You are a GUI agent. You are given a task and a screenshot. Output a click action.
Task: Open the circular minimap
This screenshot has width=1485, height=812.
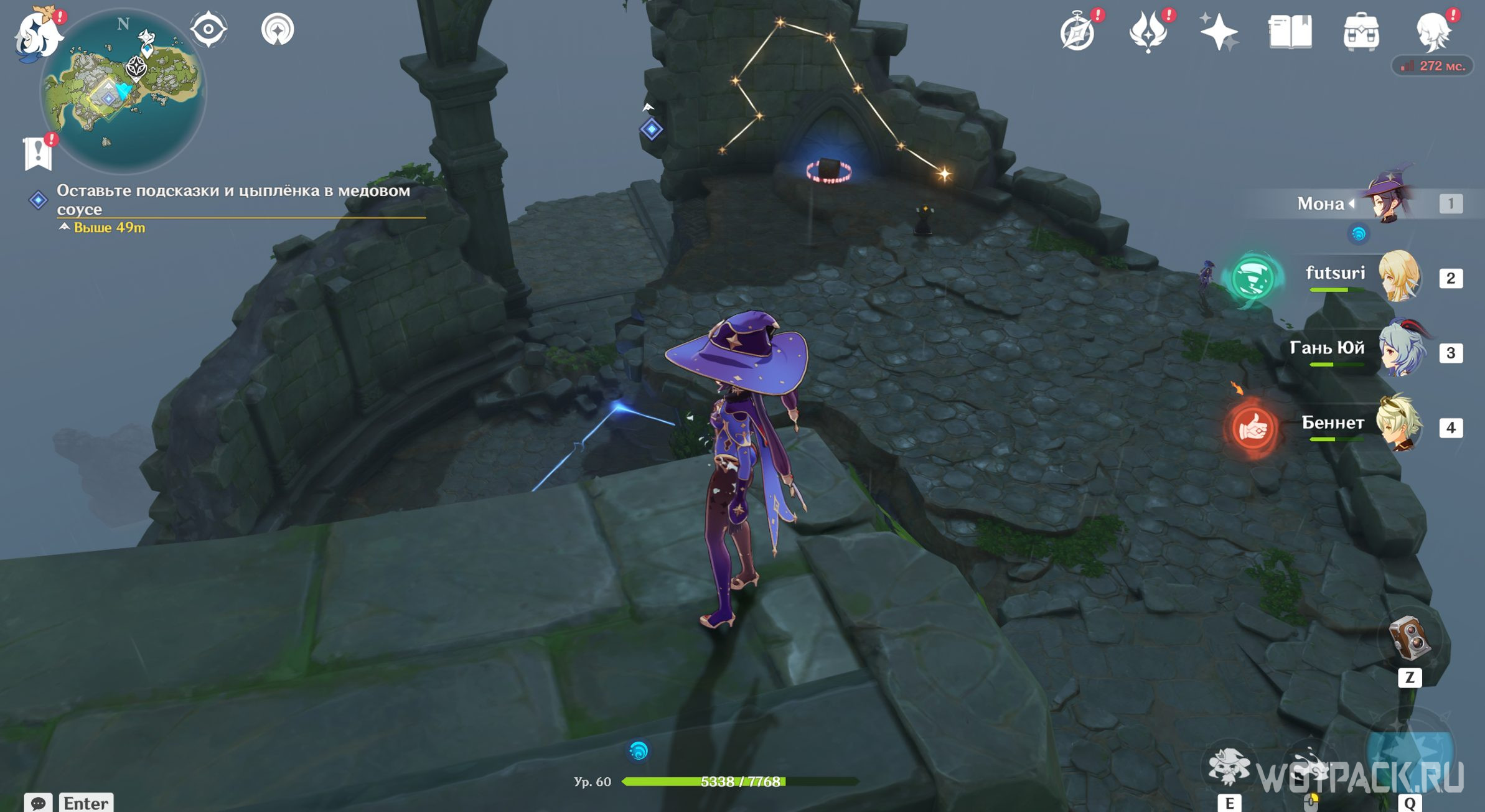tap(123, 91)
